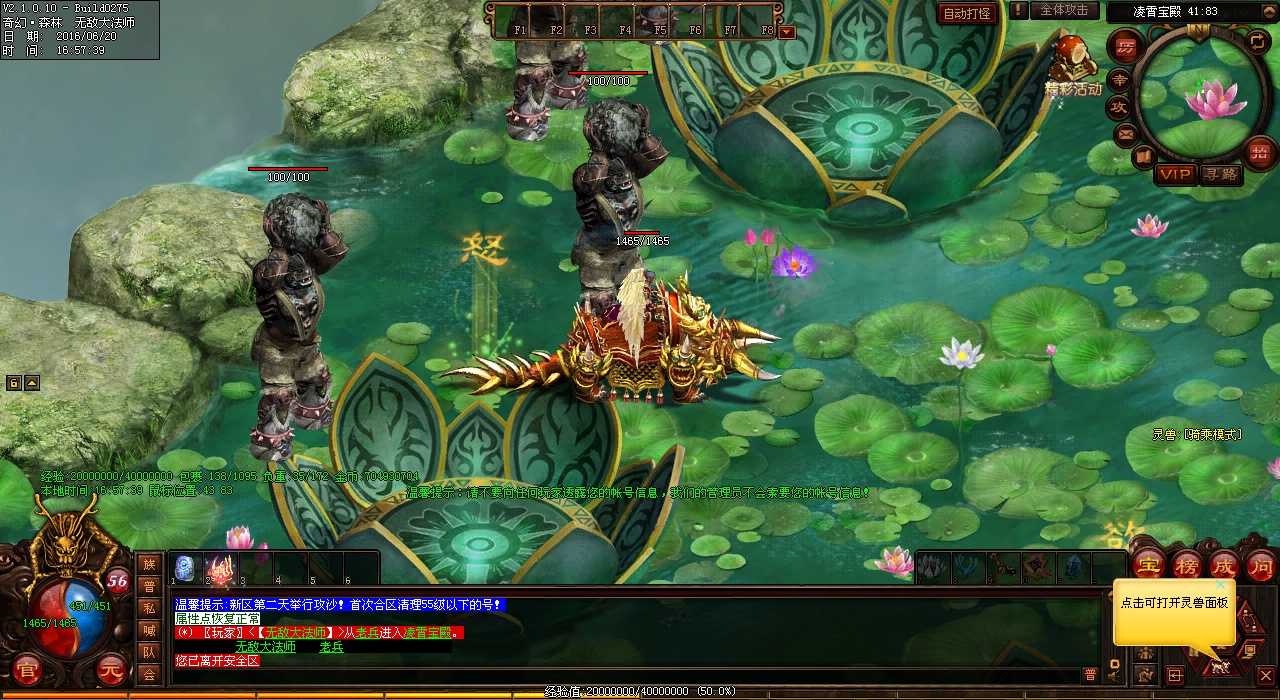The height and width of the screenshot is (700, 1280).
Task: Use the flaming item in slot 2
Action: (220, 568)
